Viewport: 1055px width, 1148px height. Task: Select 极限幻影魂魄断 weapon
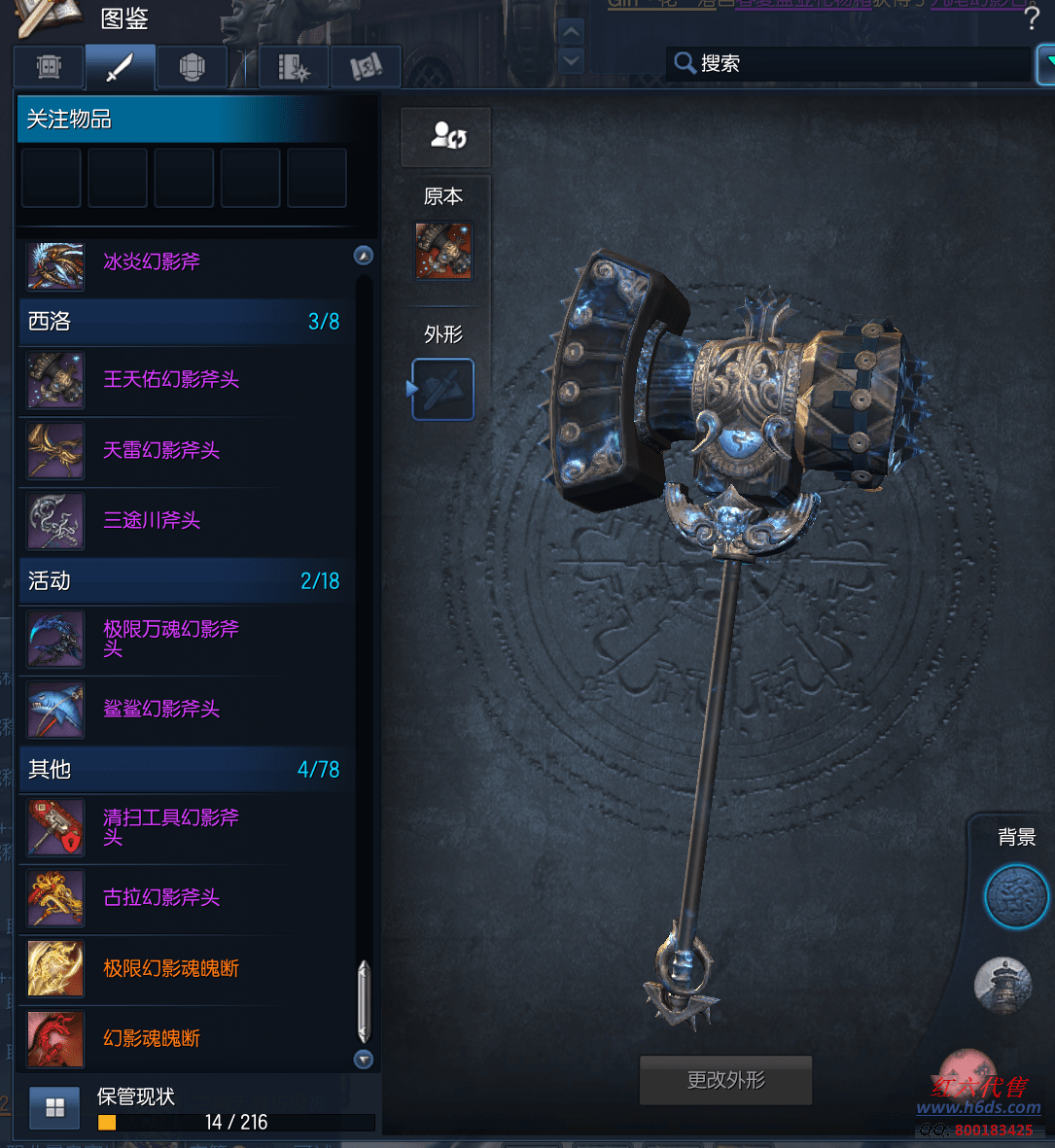170,969
